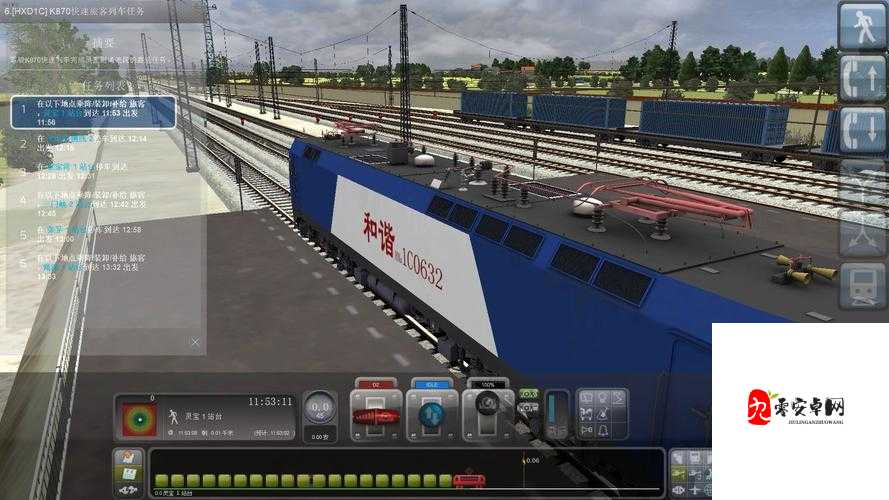The image size is (889, 500).
Task: Click the walking passenger icon button
Action: [x=862, y=25]
